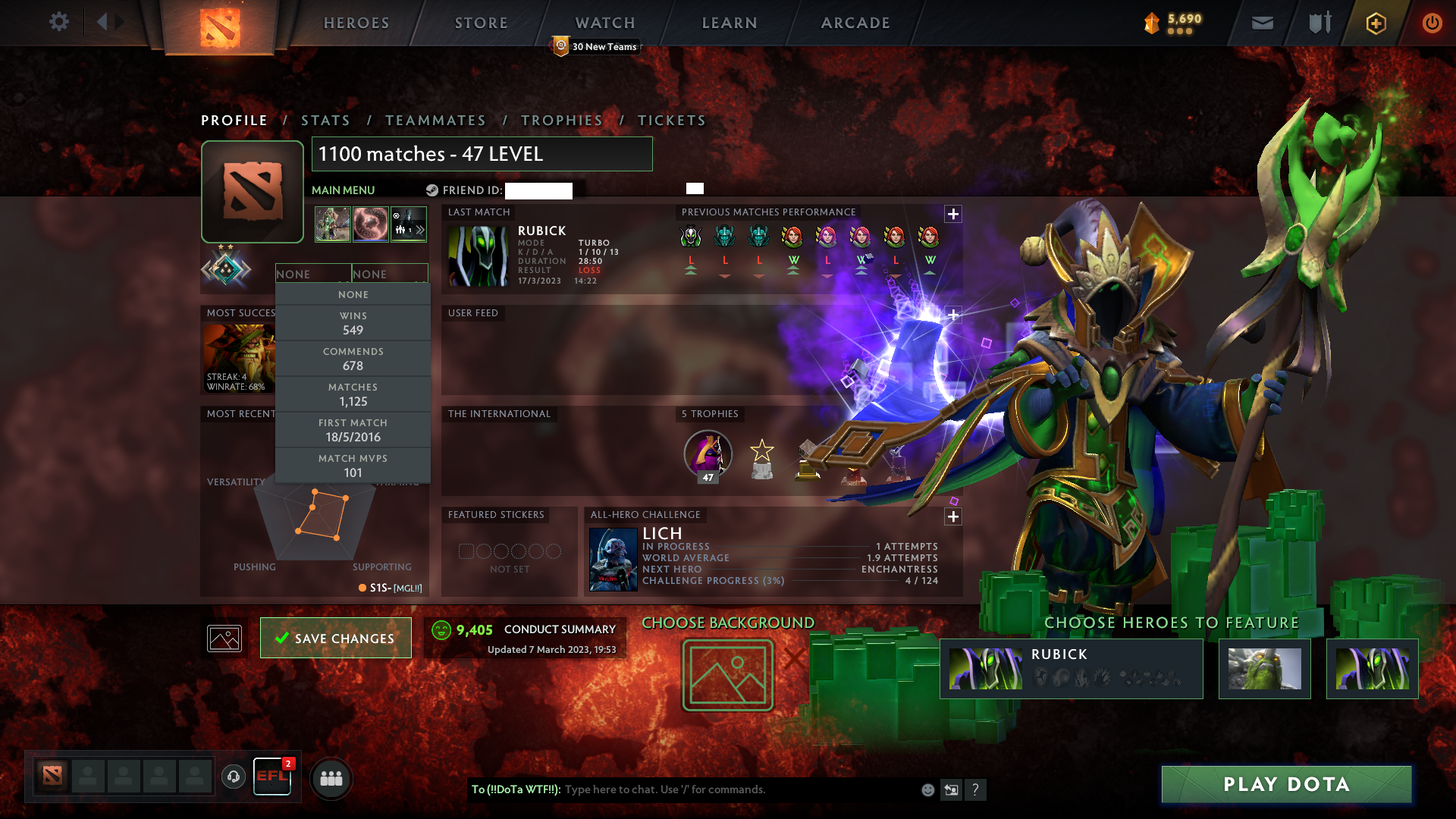Open the emoticon picker beside the chat box
The image size is (1456, 819).
pyautogui.click(x=927, y=789)
